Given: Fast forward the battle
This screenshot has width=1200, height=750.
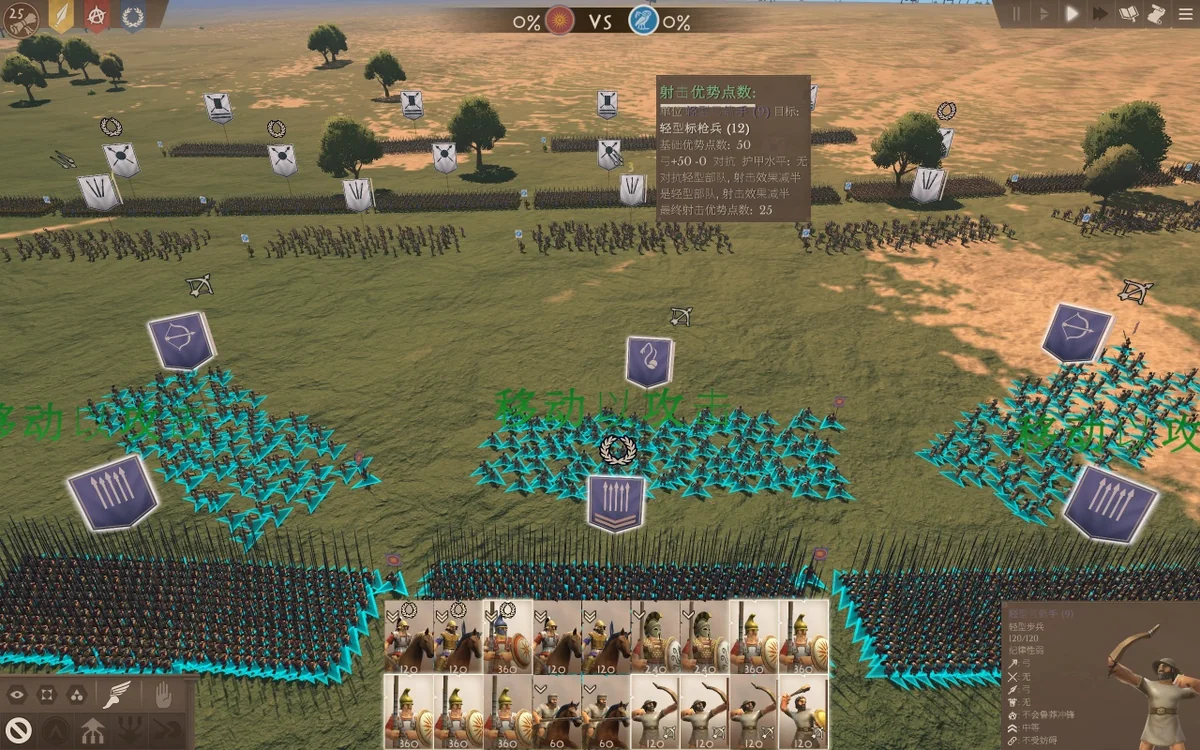Looking at the screenshot, I should click(x=1100, y=14).
